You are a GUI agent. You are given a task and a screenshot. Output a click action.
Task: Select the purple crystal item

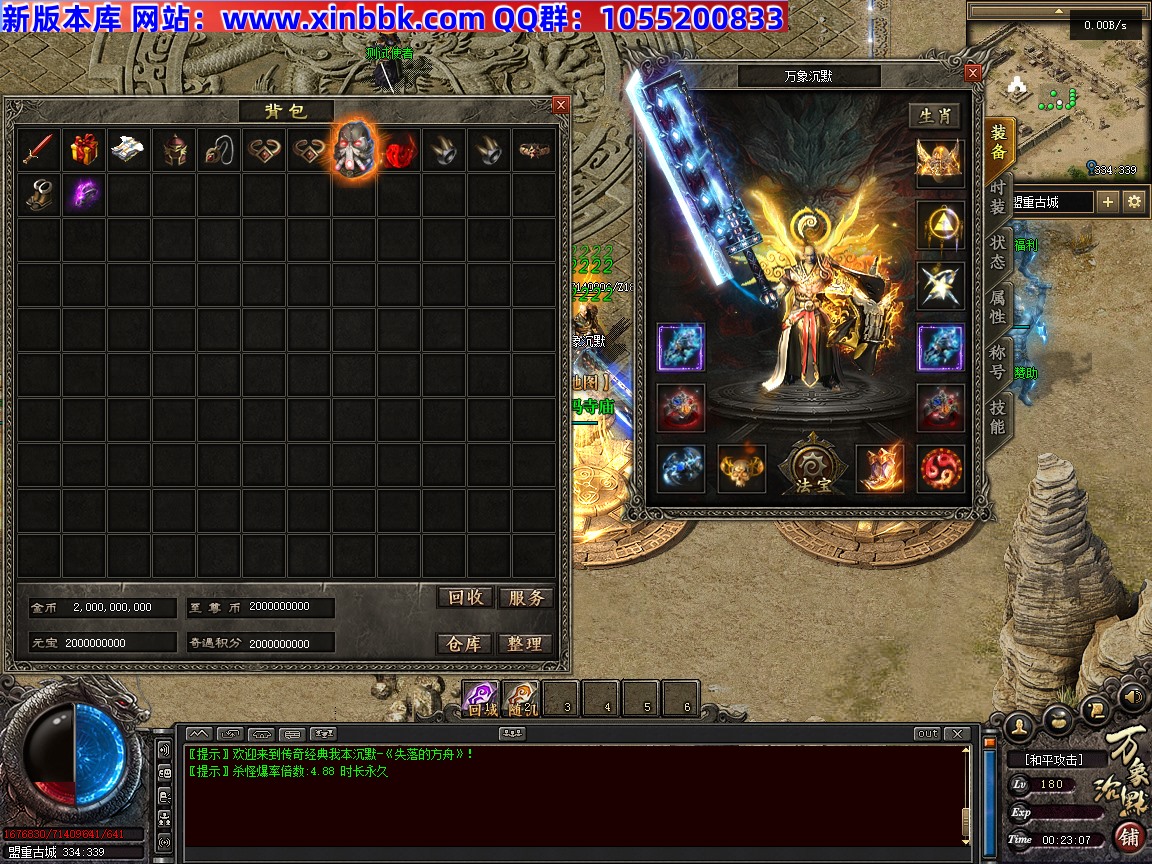(84, 195)
